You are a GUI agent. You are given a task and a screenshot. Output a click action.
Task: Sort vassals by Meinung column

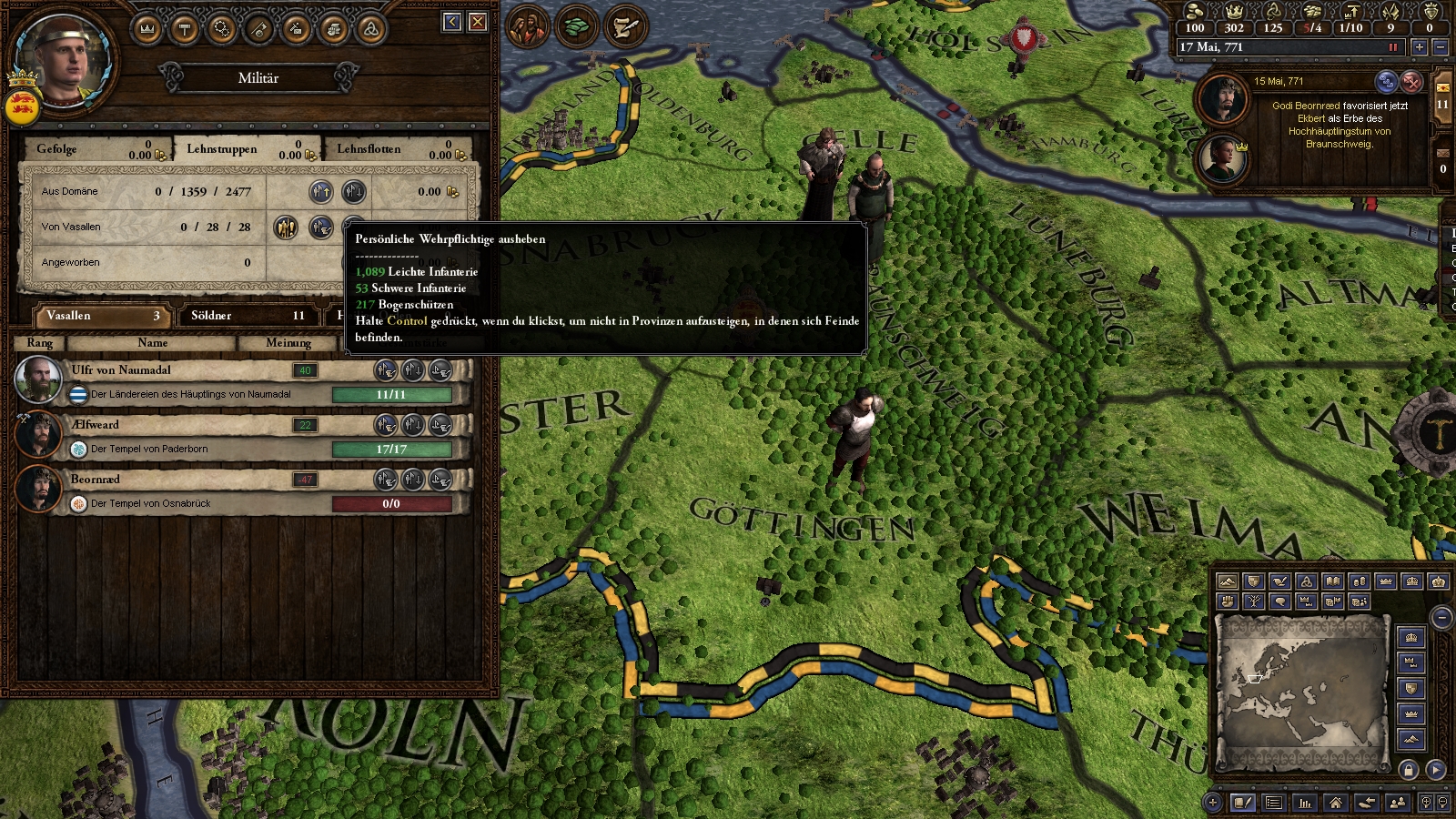tap(288, 343)
